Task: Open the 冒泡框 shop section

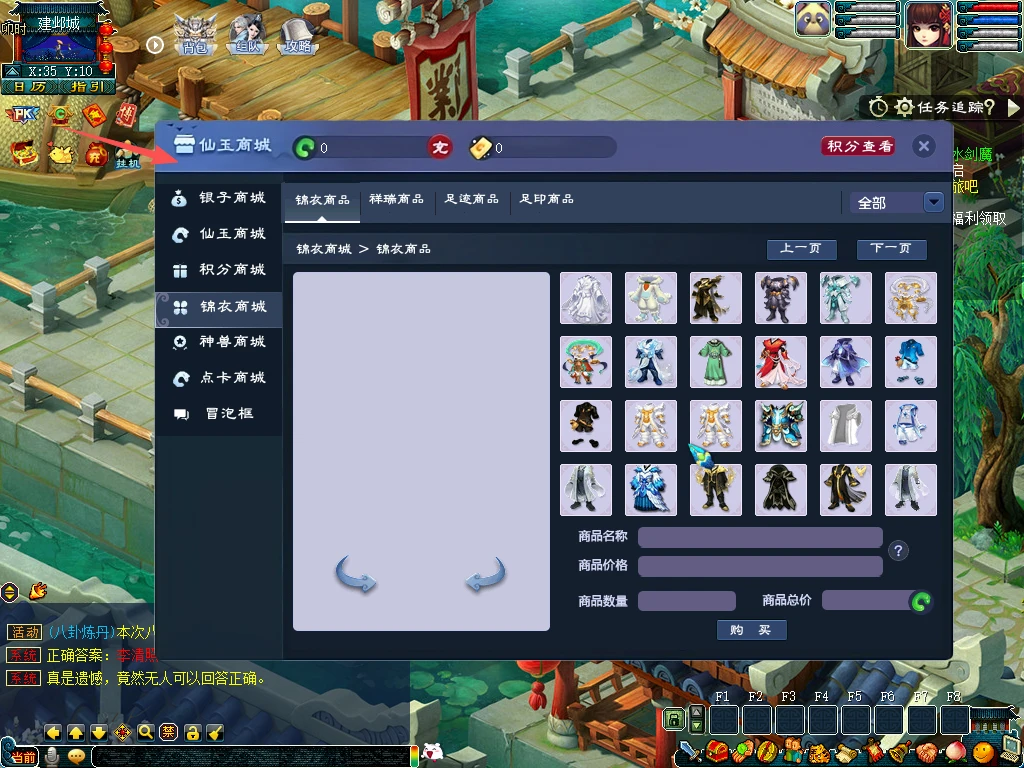Action: click(x=219, y=414)
